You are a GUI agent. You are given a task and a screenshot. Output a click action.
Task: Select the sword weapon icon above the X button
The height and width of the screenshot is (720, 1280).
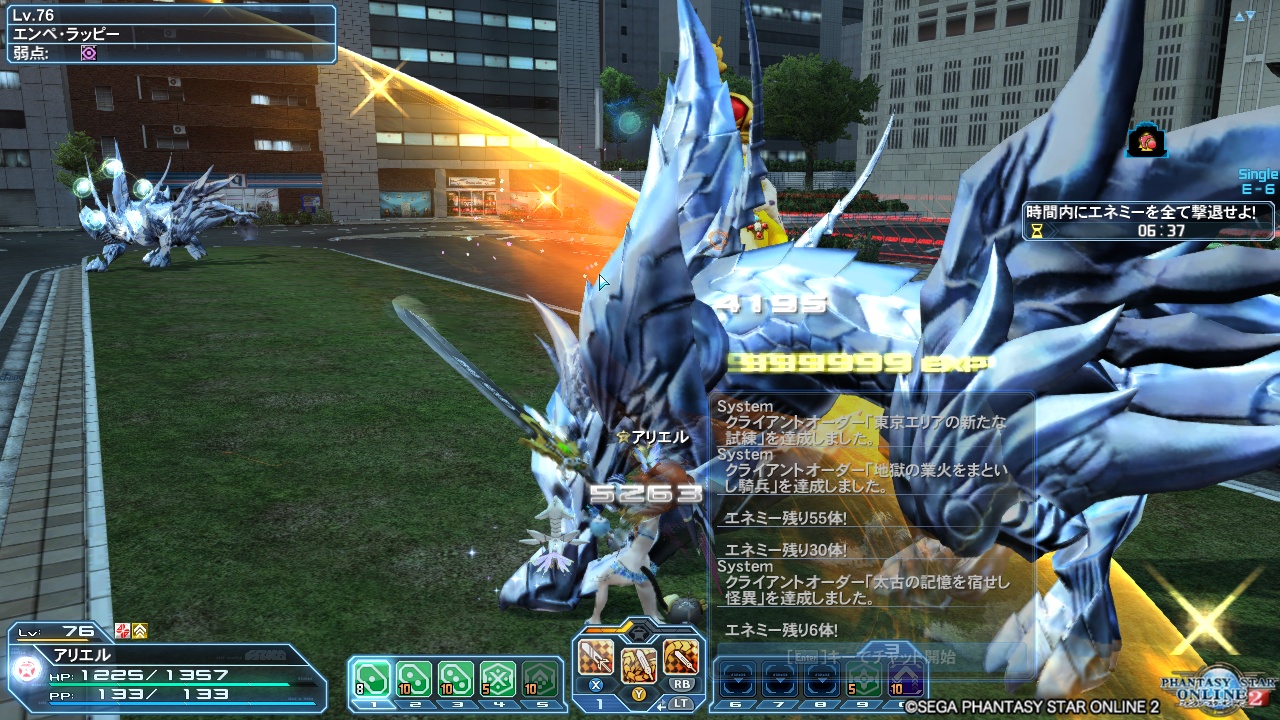[595, 655]
